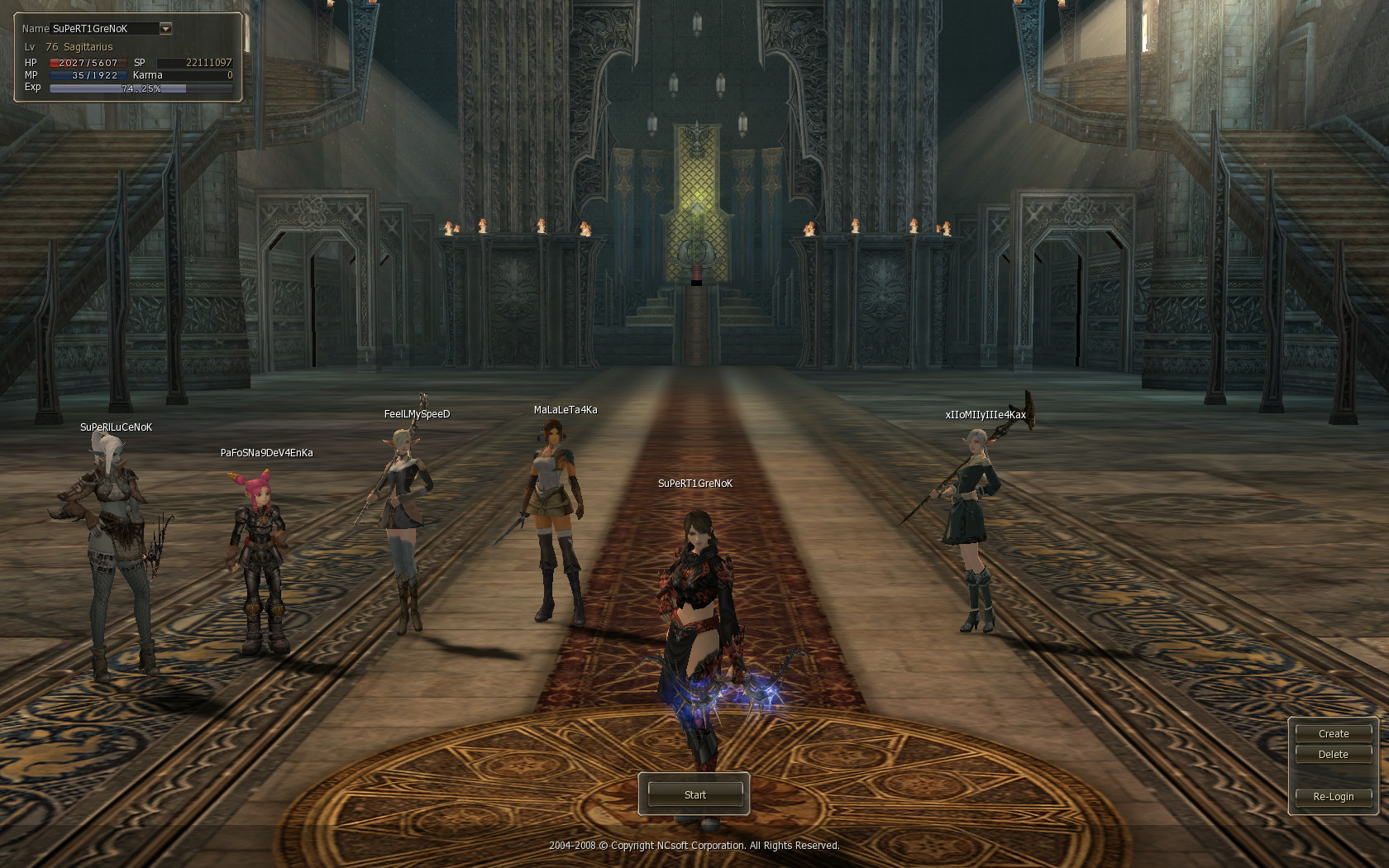Choose Re-Login to return to login

(1333, 797)
